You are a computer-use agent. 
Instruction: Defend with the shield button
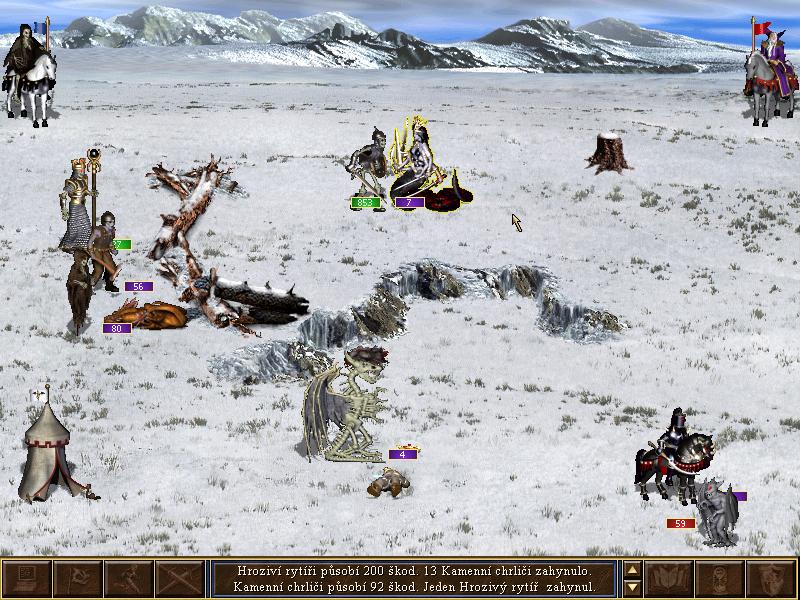[x=772, y=579]
